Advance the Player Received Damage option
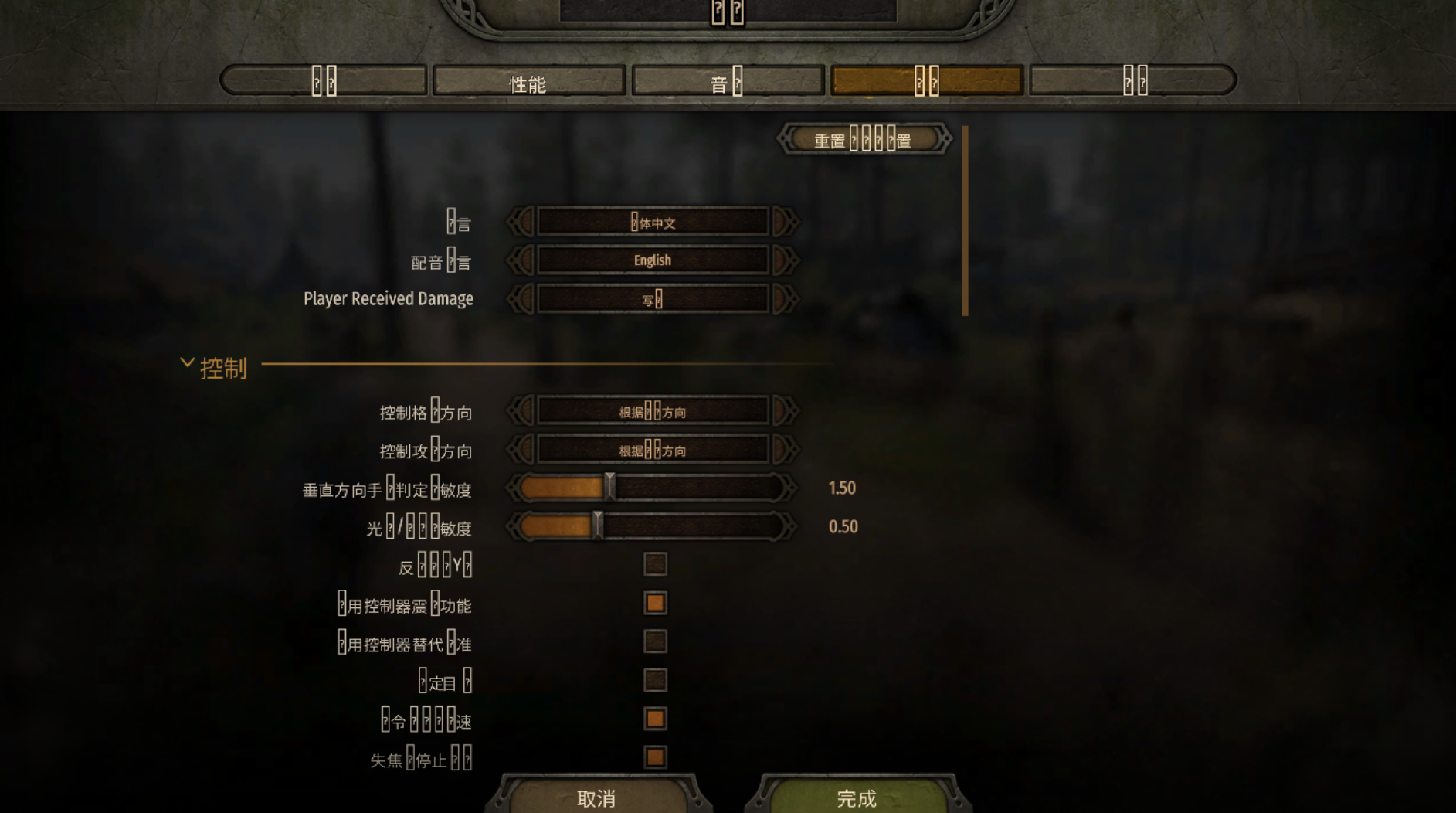Screen dimensions: 1456x813 (785, 299)
